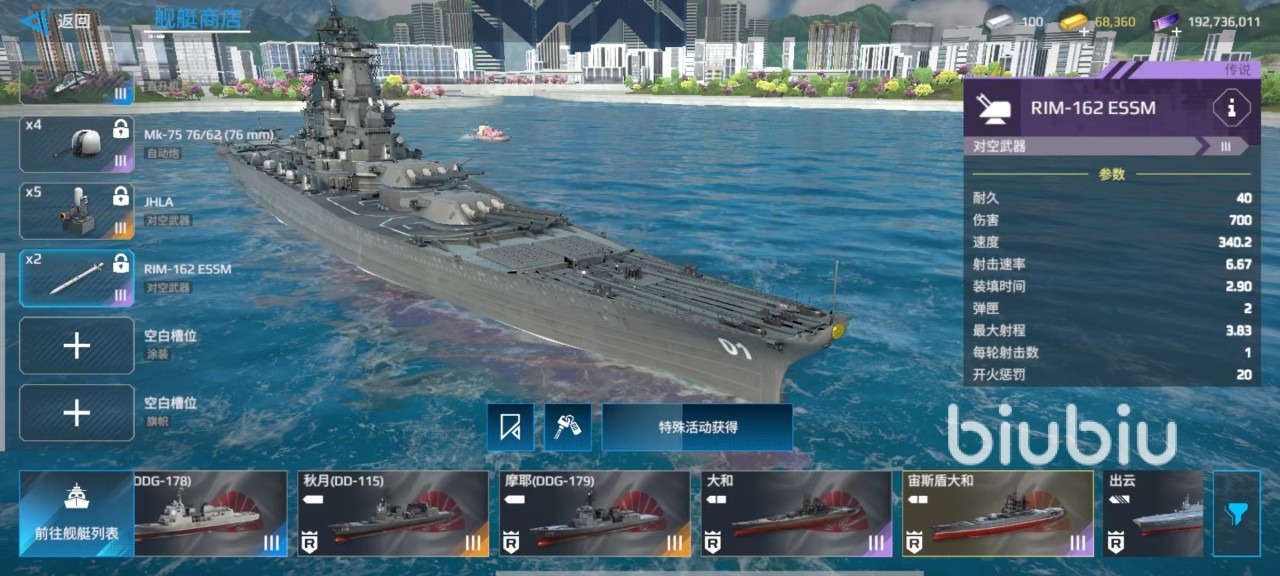Go to the 前往舰艇列表 ship list

(76, 514)
